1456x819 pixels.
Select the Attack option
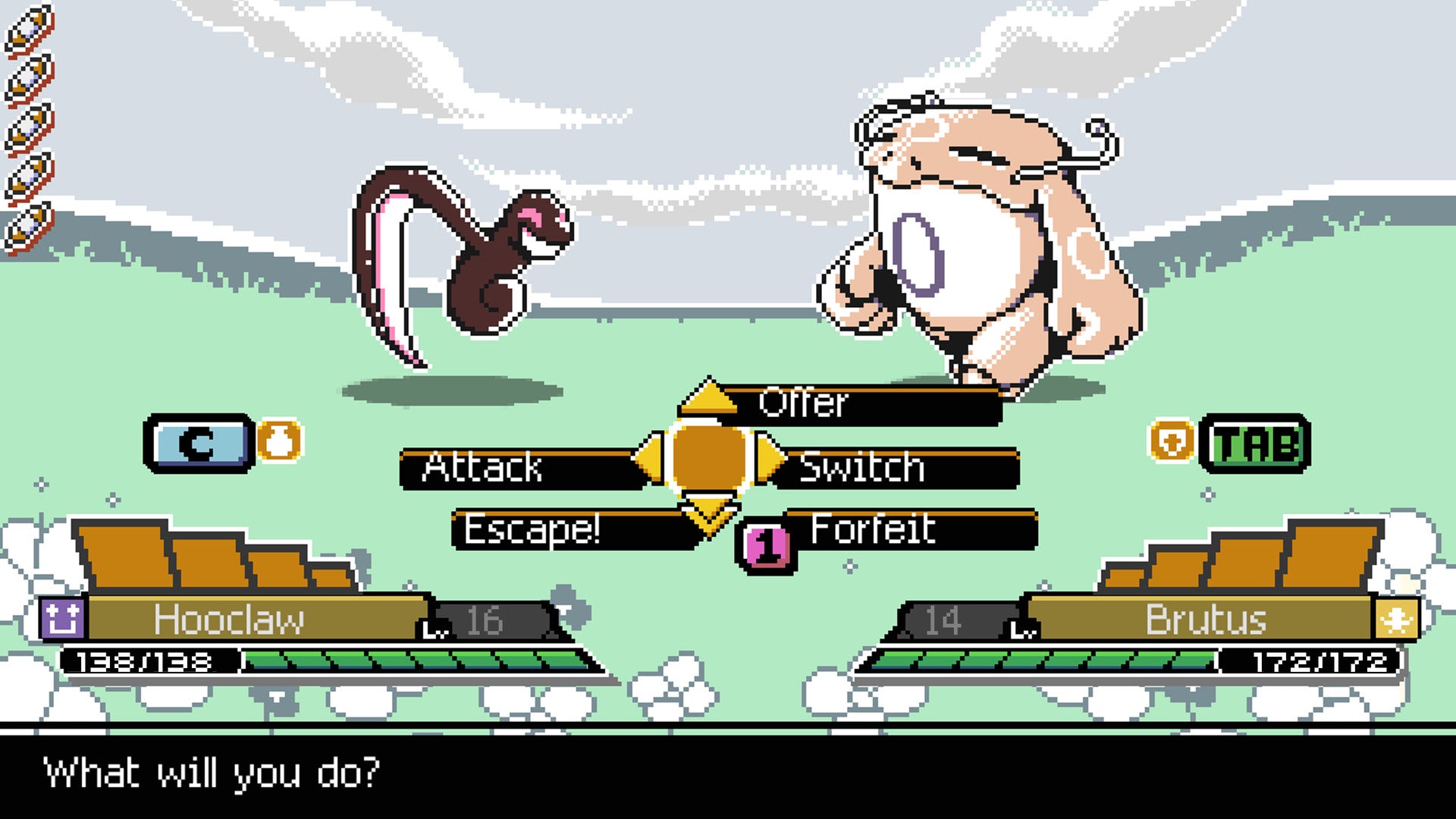(x=485, y=469)
